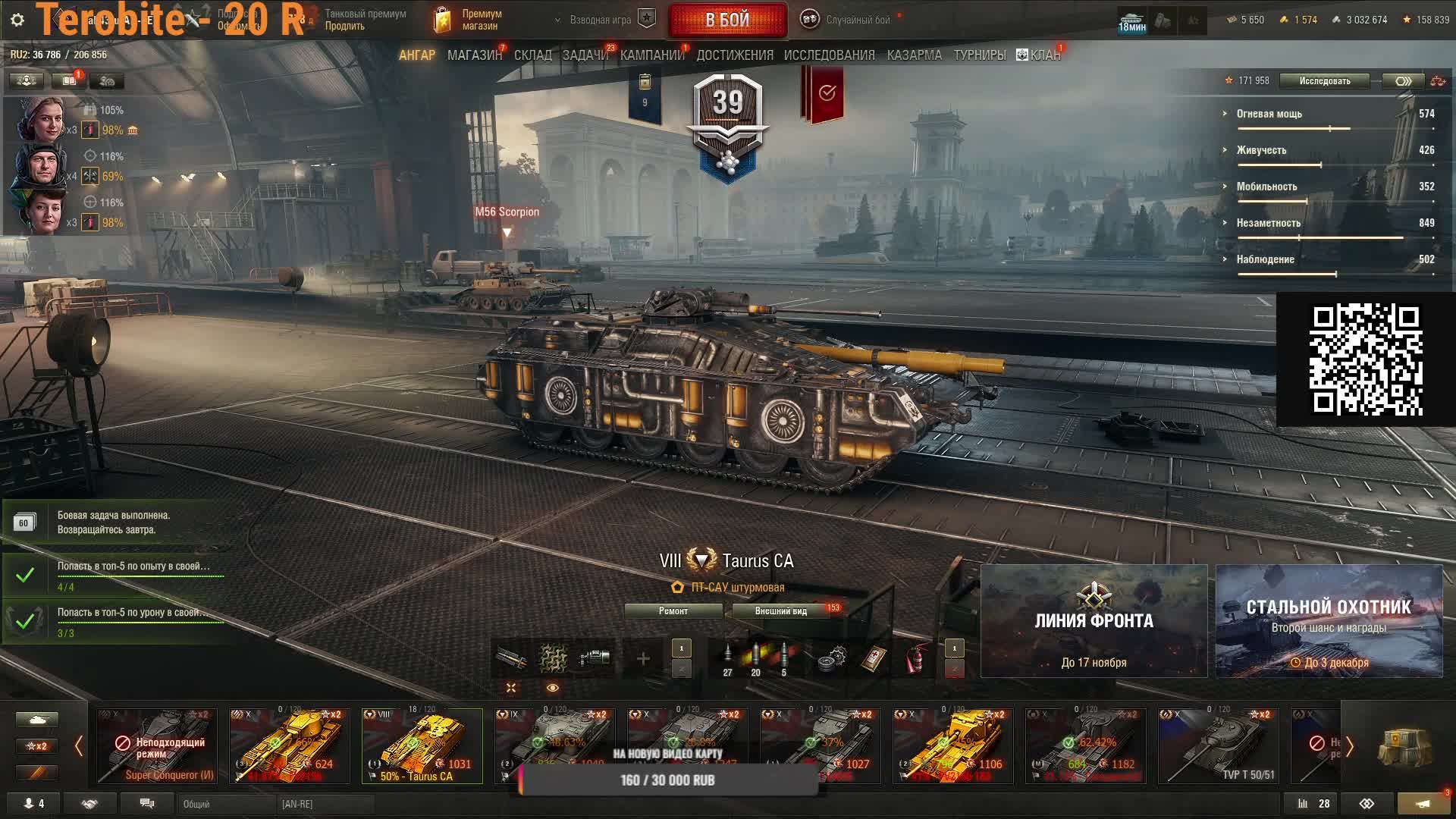Viewport: 1456px width, 819px height.
Task: Open the Линия фронта event banner
Action: click(1094, 621)
